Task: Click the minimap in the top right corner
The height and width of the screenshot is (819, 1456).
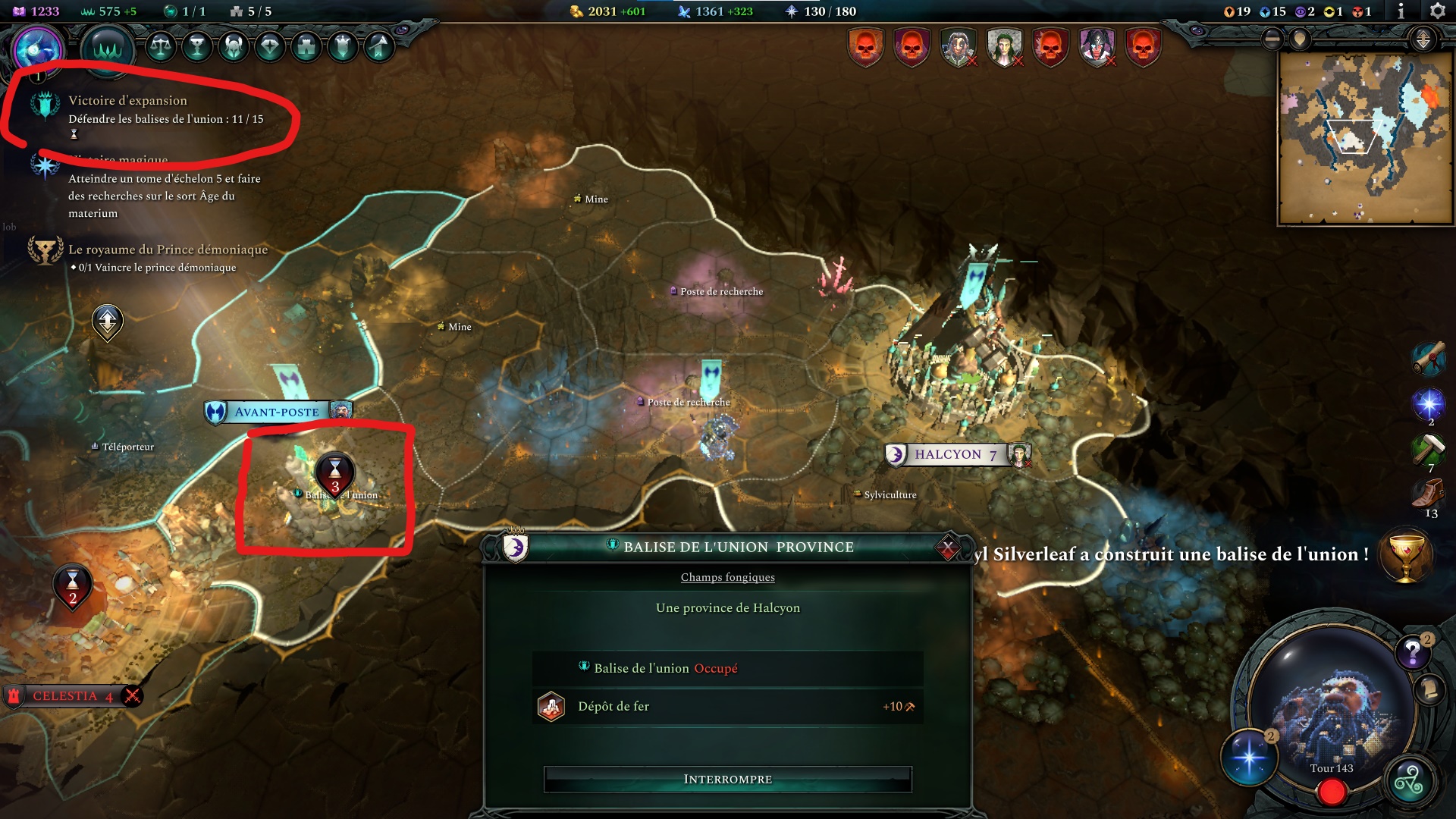Action: pyautogui.click(x=1365, y=136)
